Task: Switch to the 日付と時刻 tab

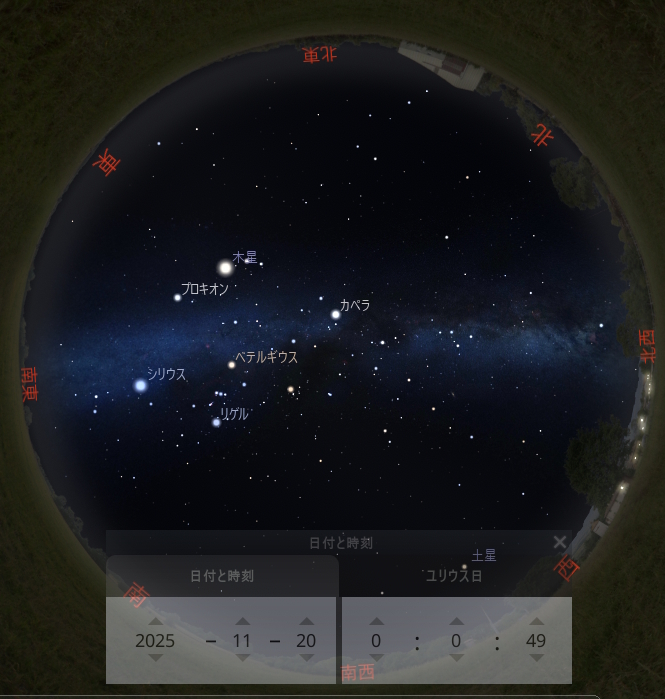Action: pyautogui.click(x=222, y=576)
